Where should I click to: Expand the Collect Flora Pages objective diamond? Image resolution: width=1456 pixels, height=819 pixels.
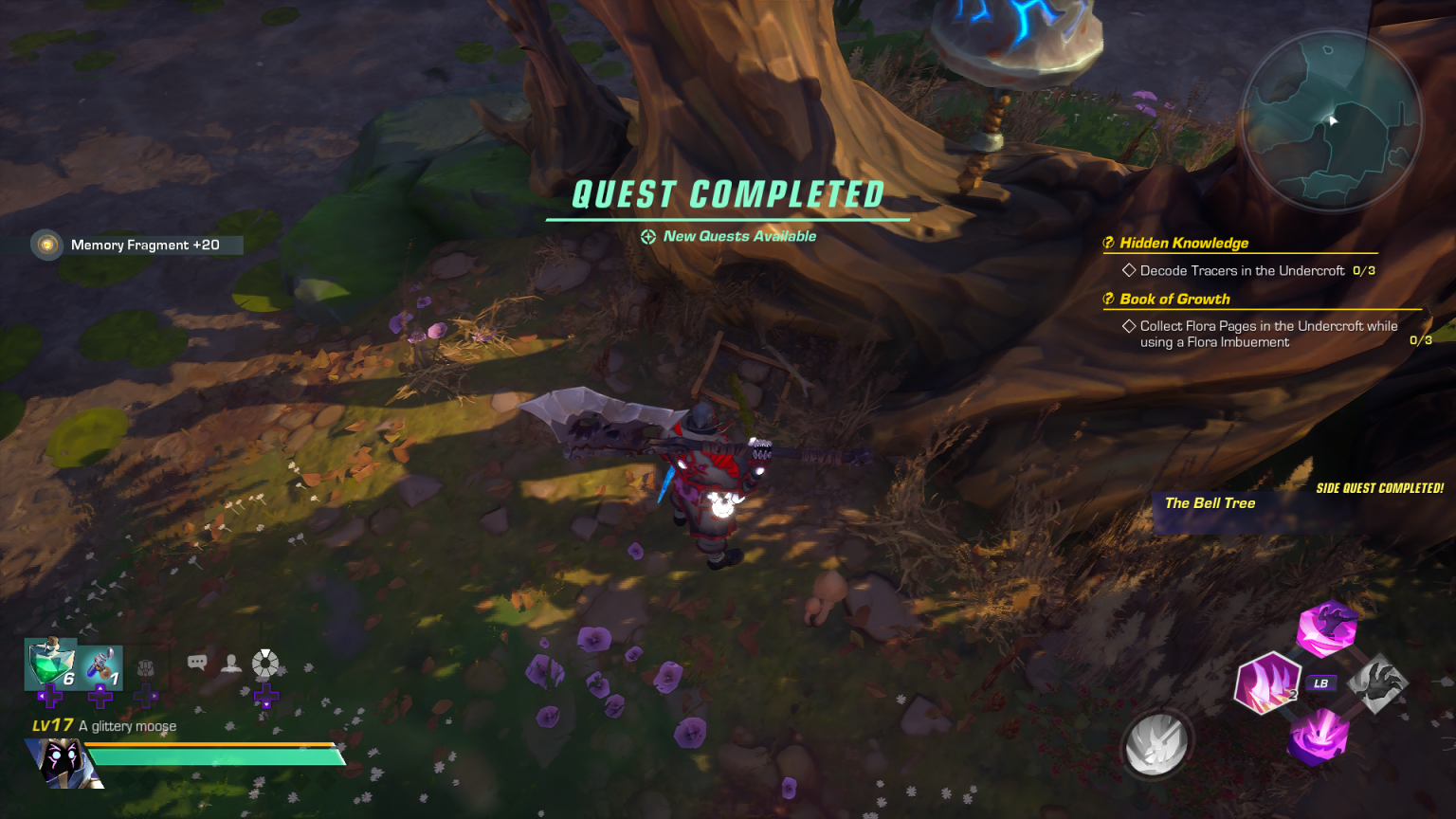point(1129,325)
